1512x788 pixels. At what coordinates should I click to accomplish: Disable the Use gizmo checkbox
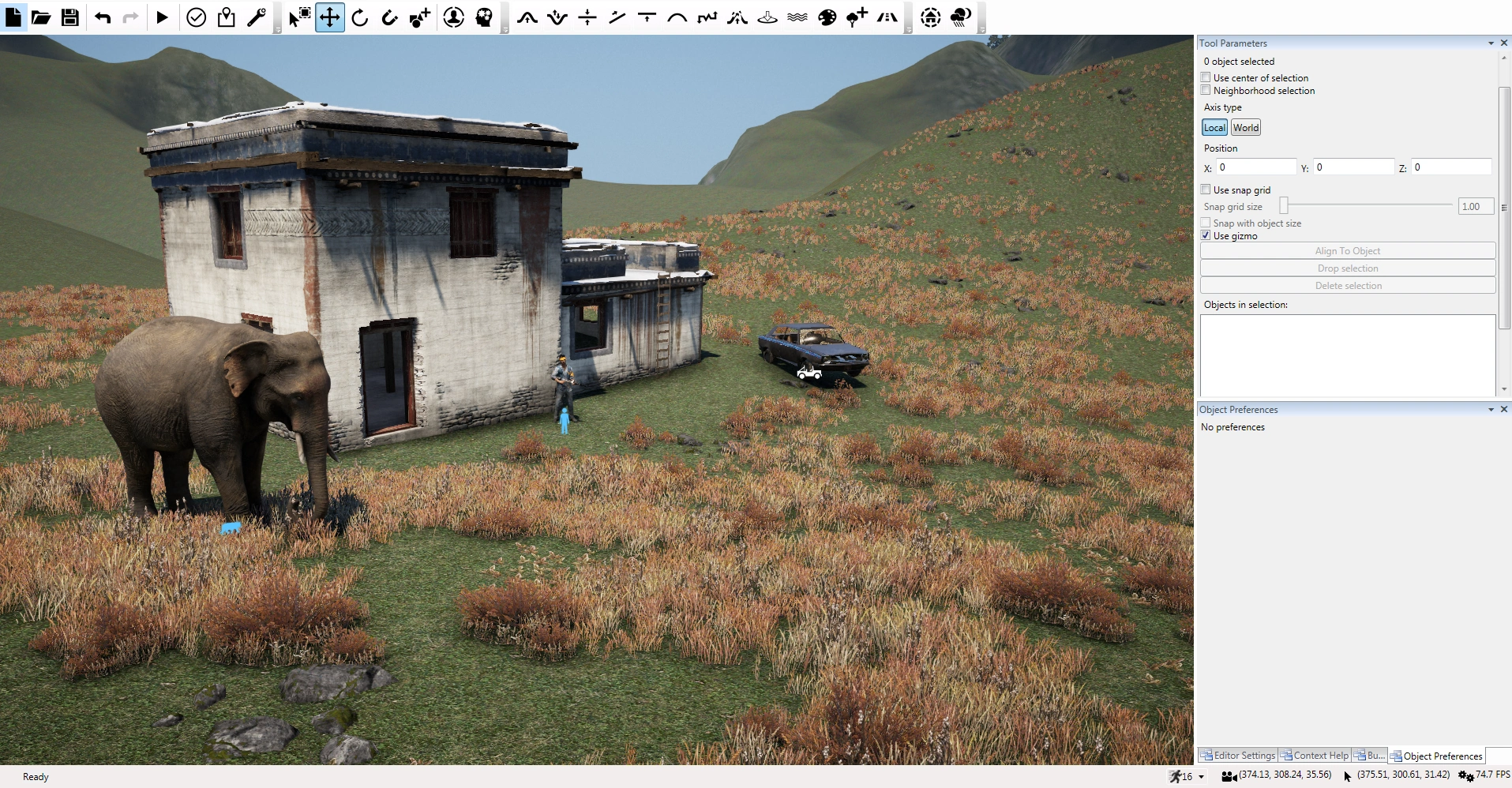[1206, 235]
